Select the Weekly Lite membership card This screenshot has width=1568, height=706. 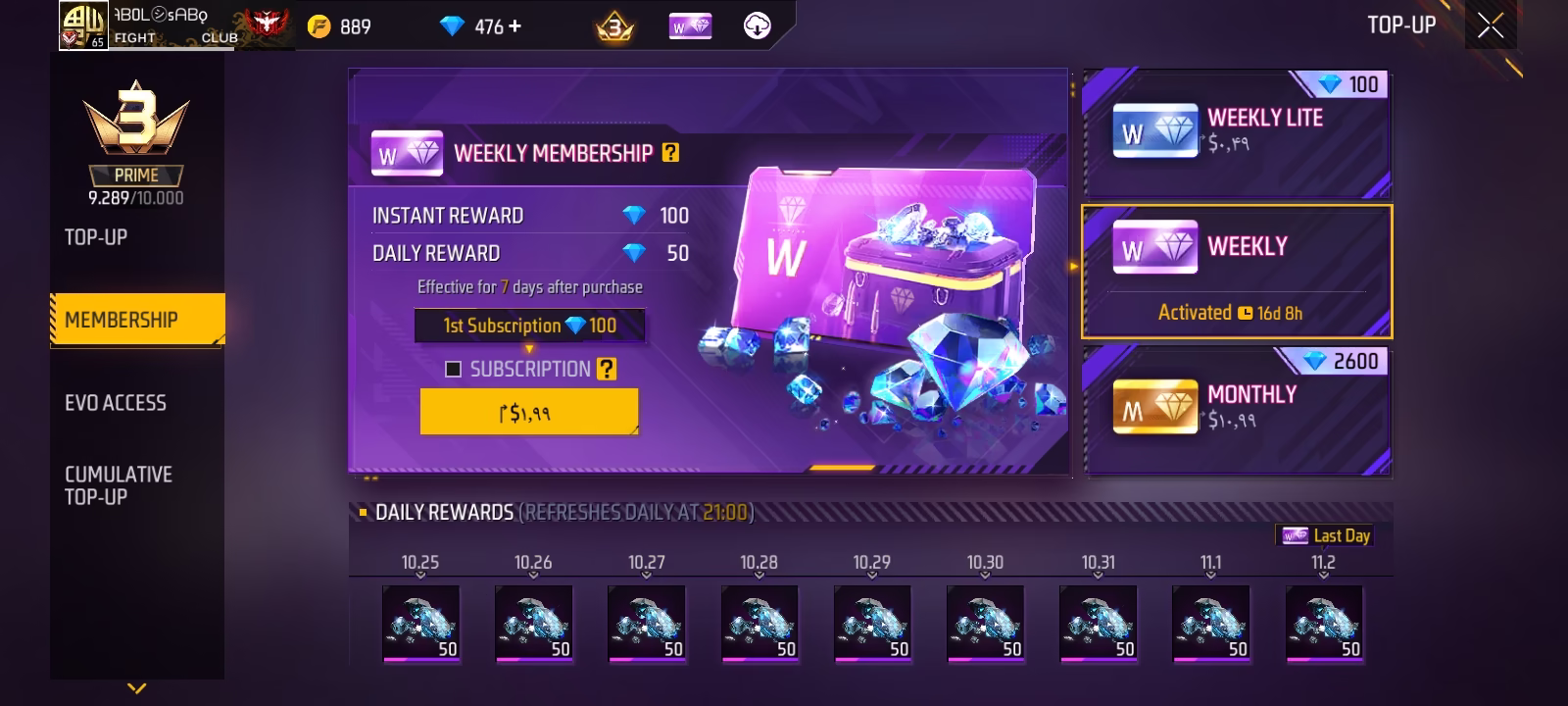click(x=1237, y=133)
